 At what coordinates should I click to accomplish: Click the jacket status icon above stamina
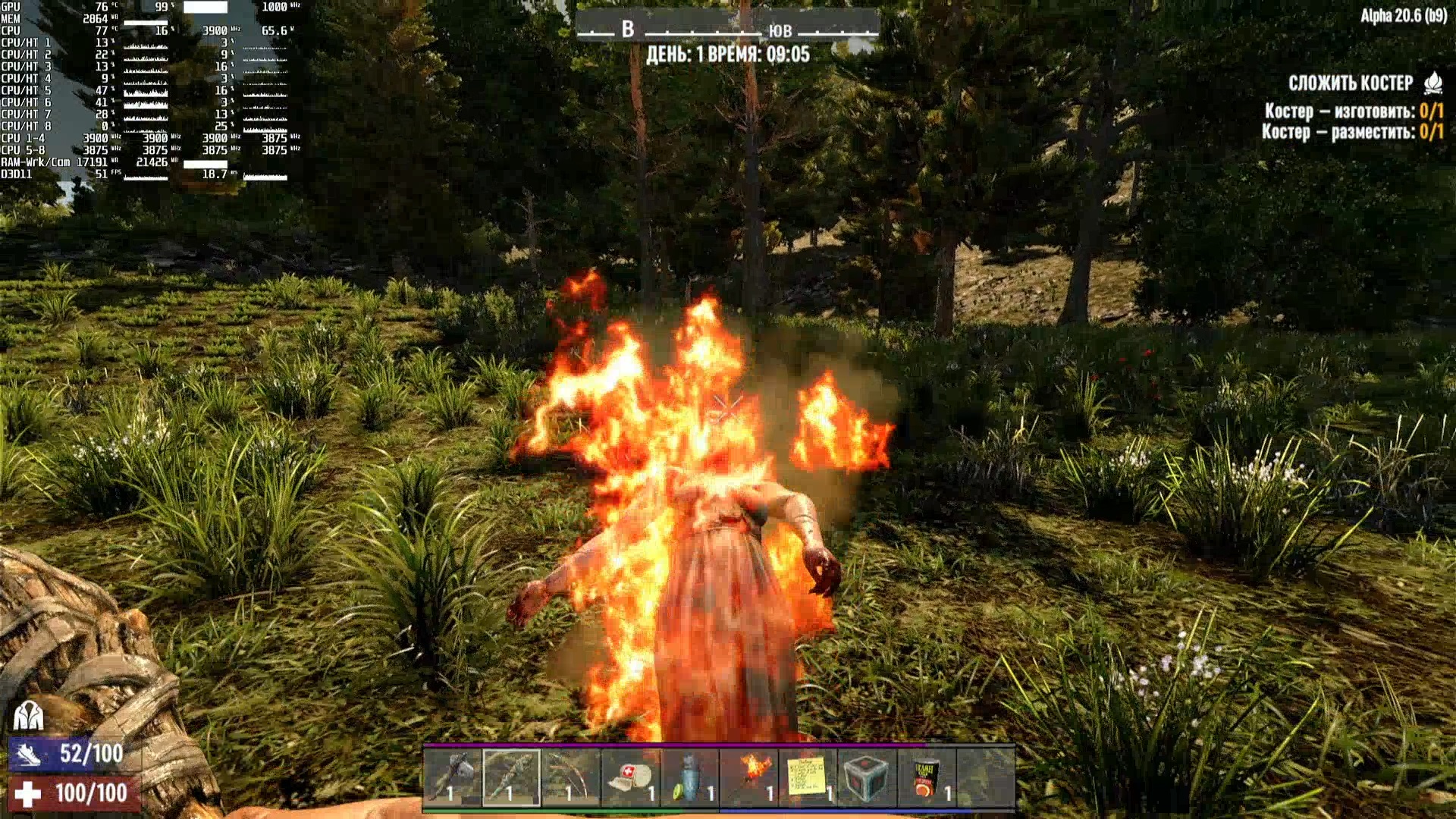pyautogui.click(x=28, y=715)
